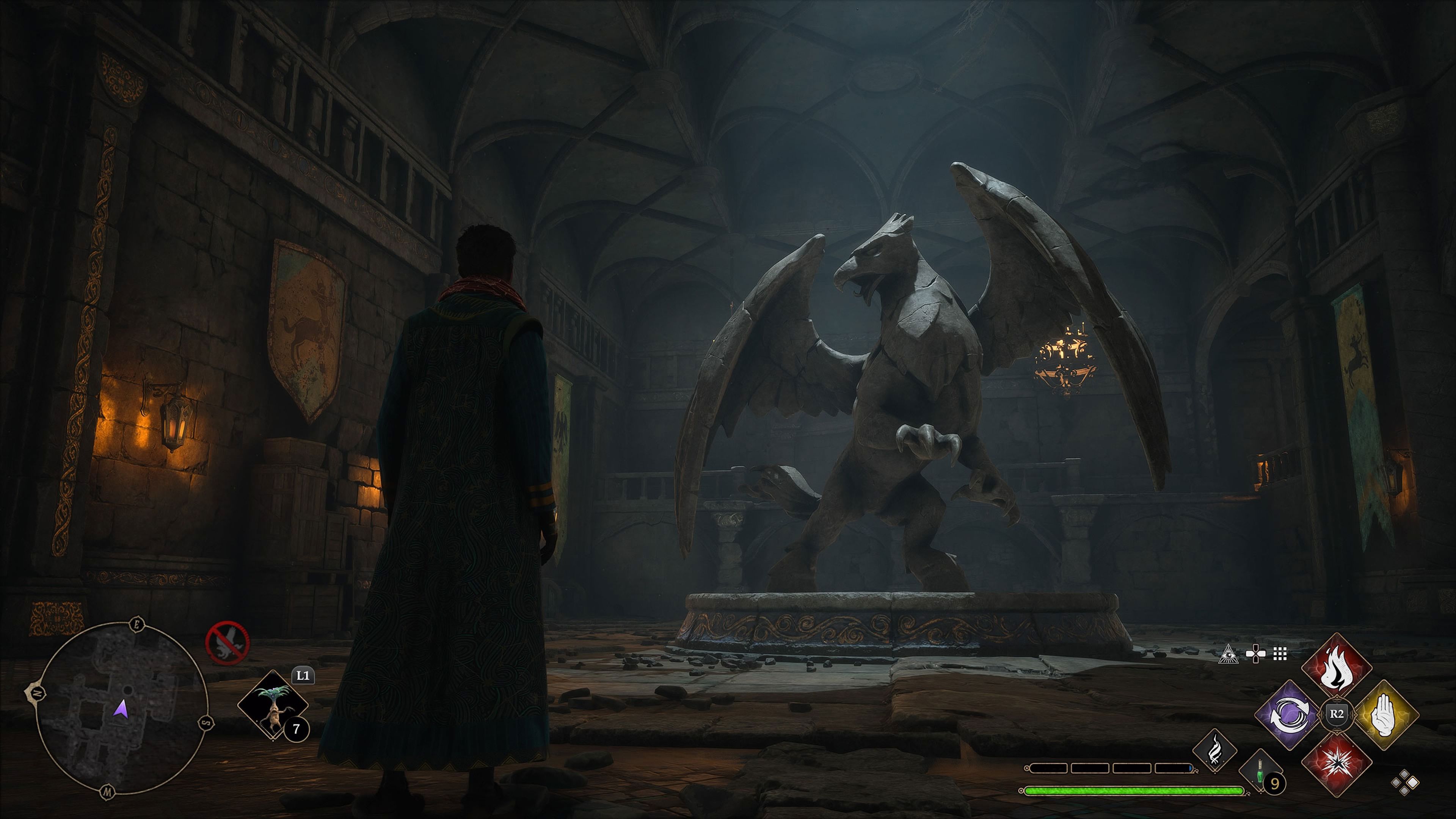The height and width of the screenshot is (819, 1456).
Task: Click the red no-flying mount indicator
Action: tap(227, 642)
